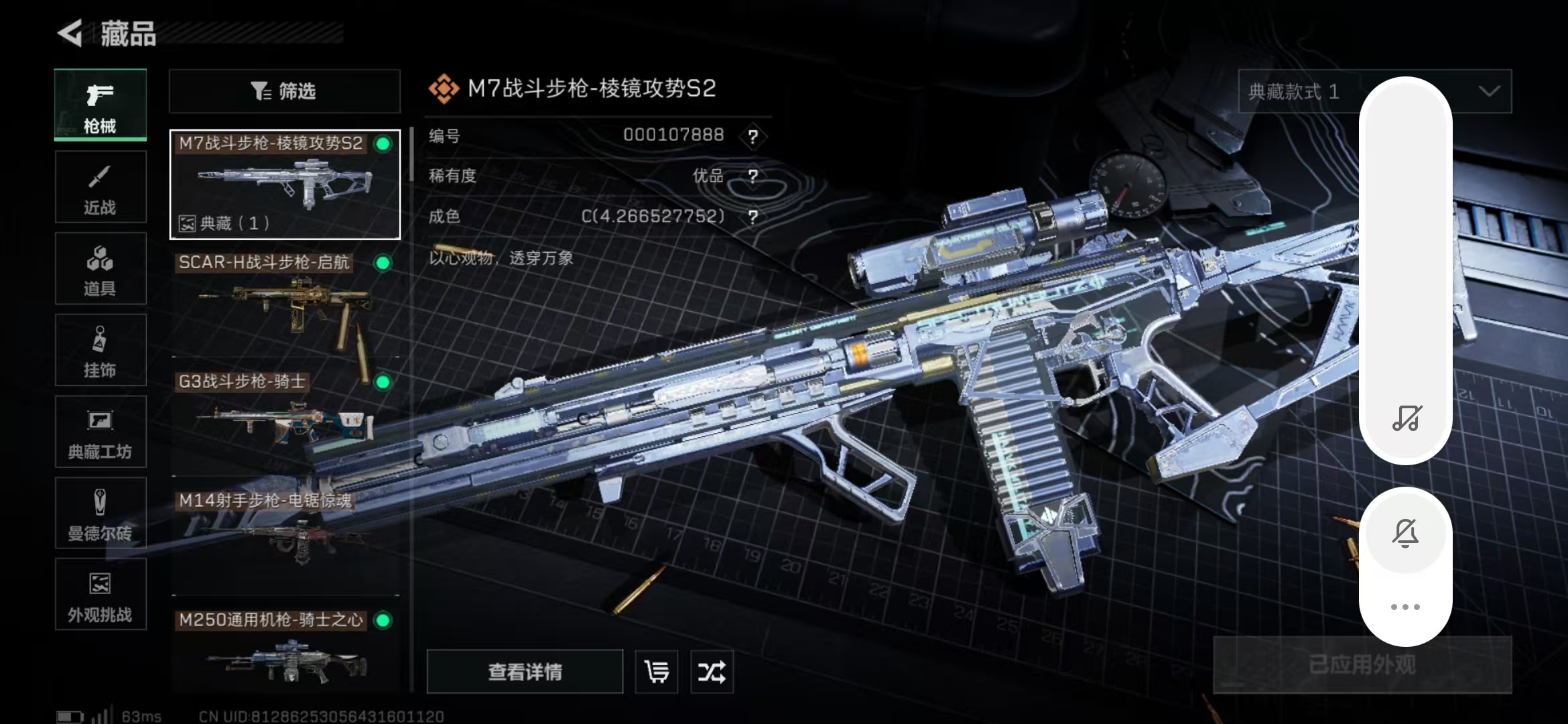Click the shuffle appearance icon
This screenshot has height=724, width=1568.
[x=712, y=672]
